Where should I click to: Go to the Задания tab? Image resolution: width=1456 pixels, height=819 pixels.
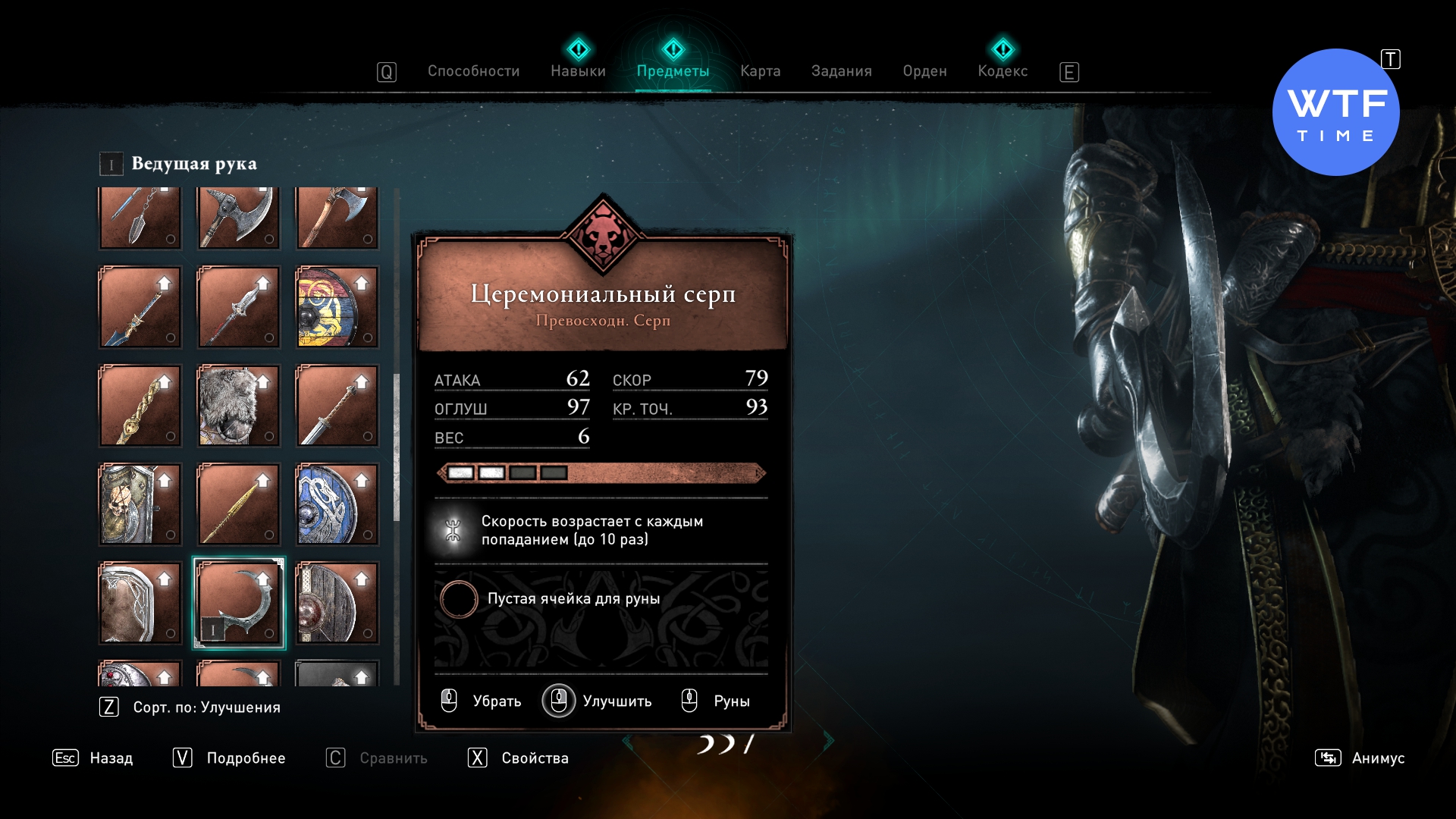[x=841, y=71]
